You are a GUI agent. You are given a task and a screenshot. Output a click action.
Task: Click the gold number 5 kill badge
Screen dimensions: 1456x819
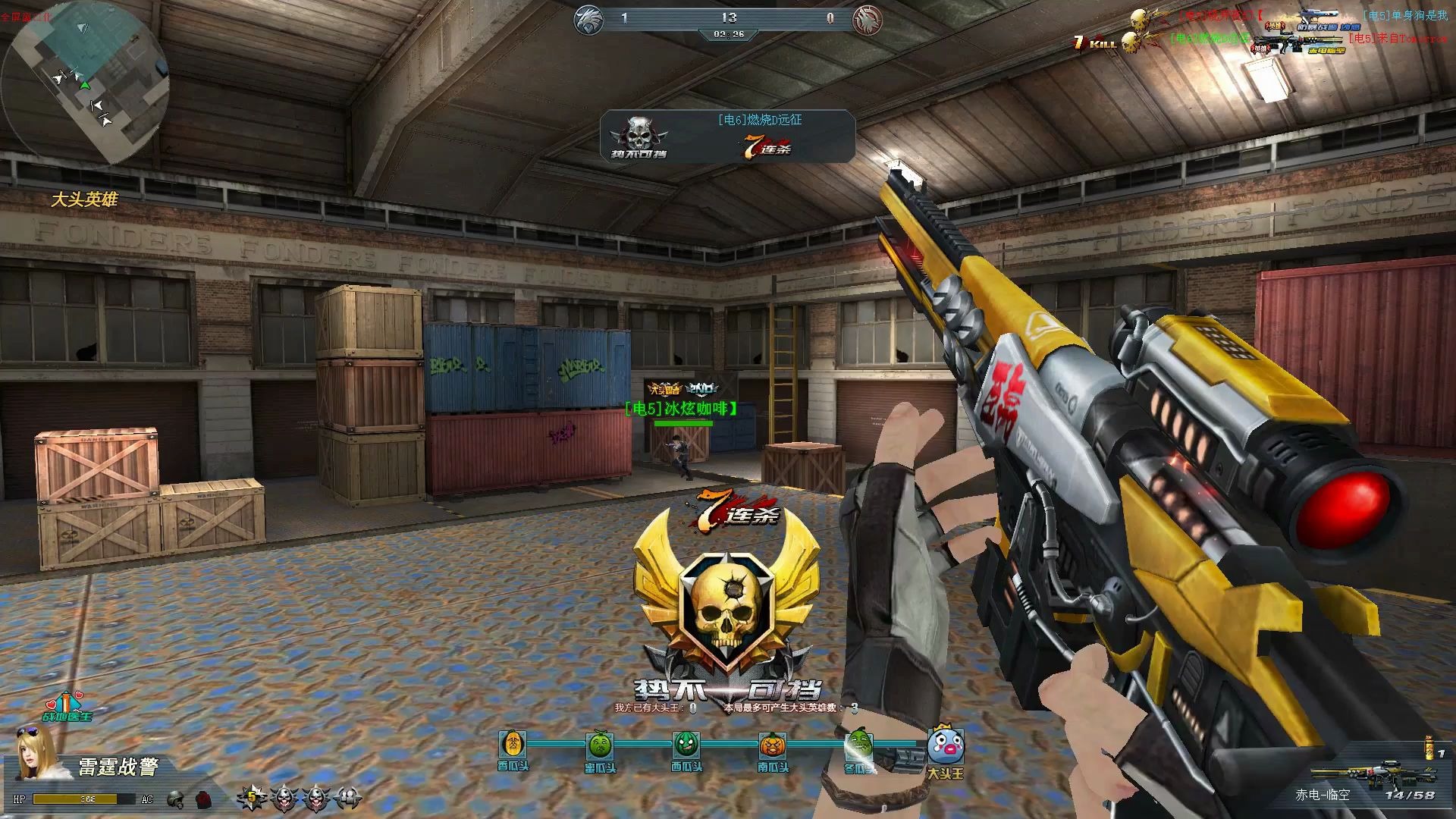(x=252, y=797)
